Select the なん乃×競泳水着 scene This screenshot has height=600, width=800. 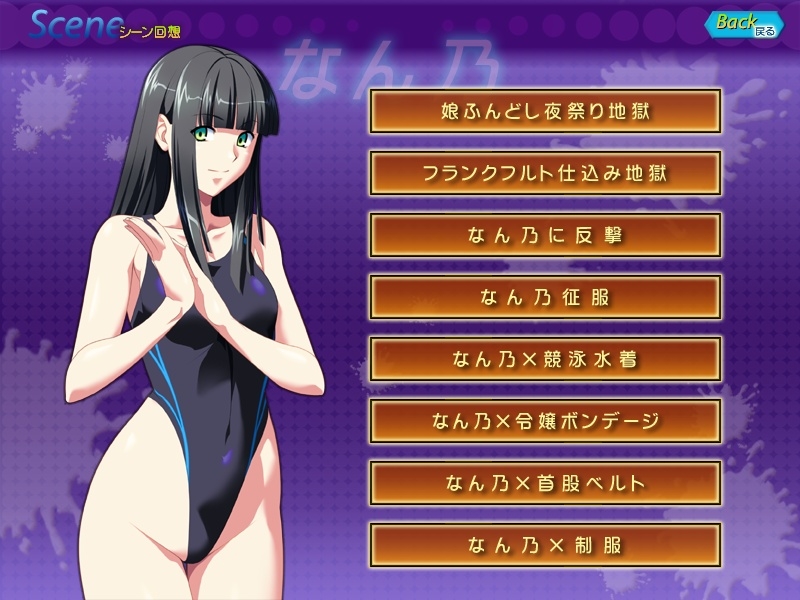(545, 359)
